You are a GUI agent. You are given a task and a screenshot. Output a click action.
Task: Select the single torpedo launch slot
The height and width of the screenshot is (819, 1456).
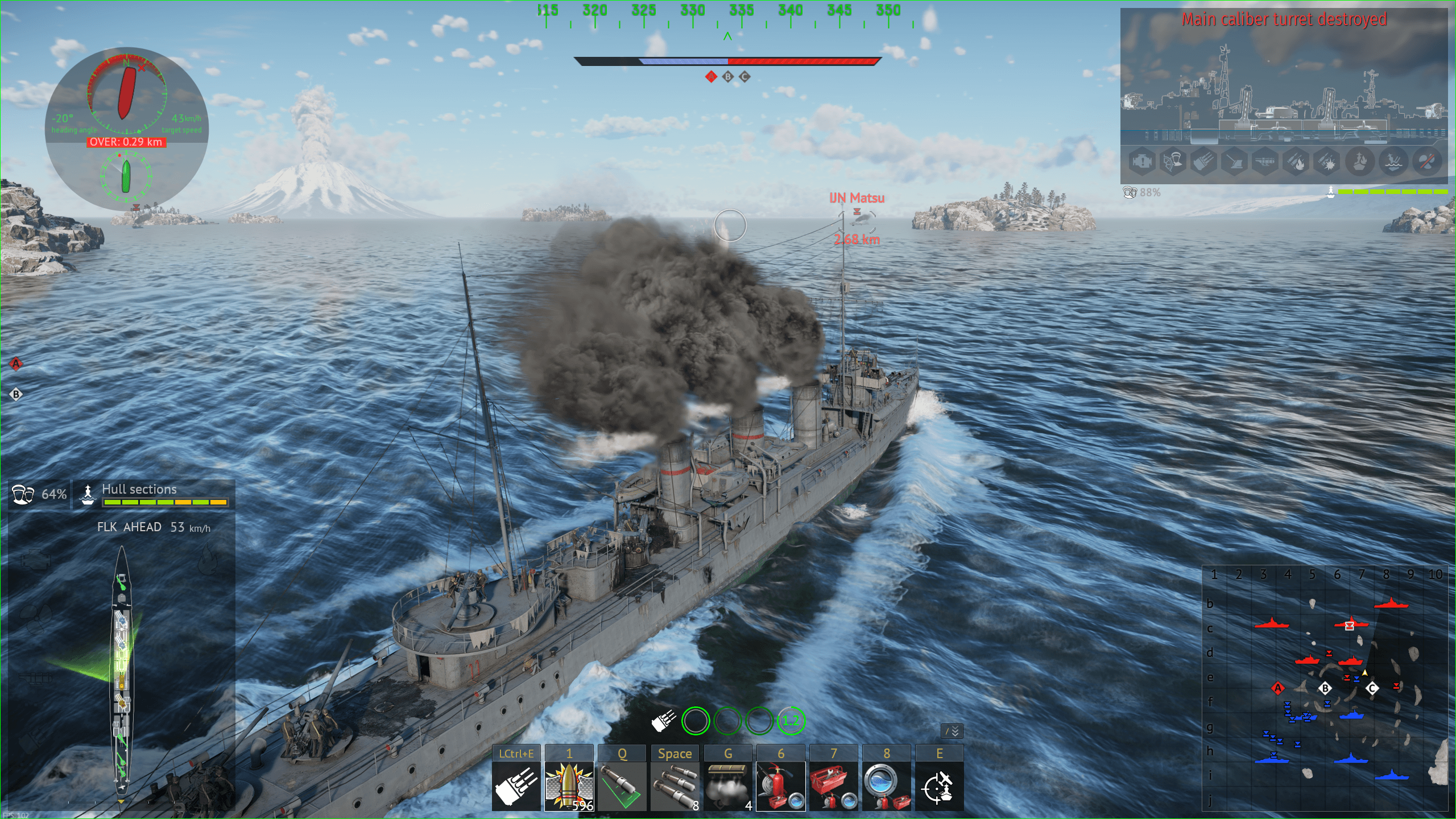click(622, 786)
